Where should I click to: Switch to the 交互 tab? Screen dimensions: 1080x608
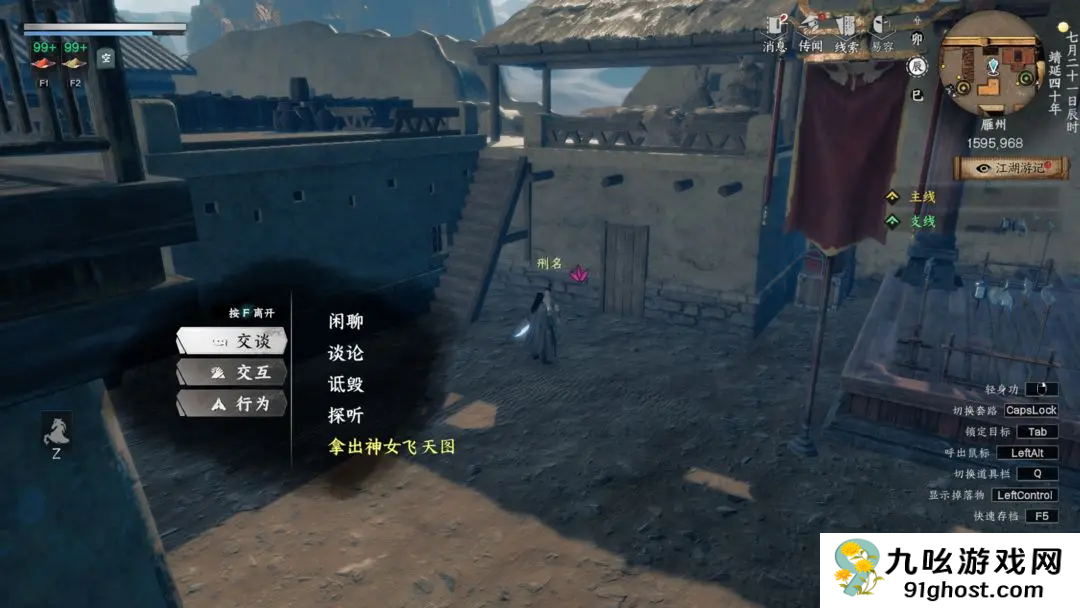(232, 372)
